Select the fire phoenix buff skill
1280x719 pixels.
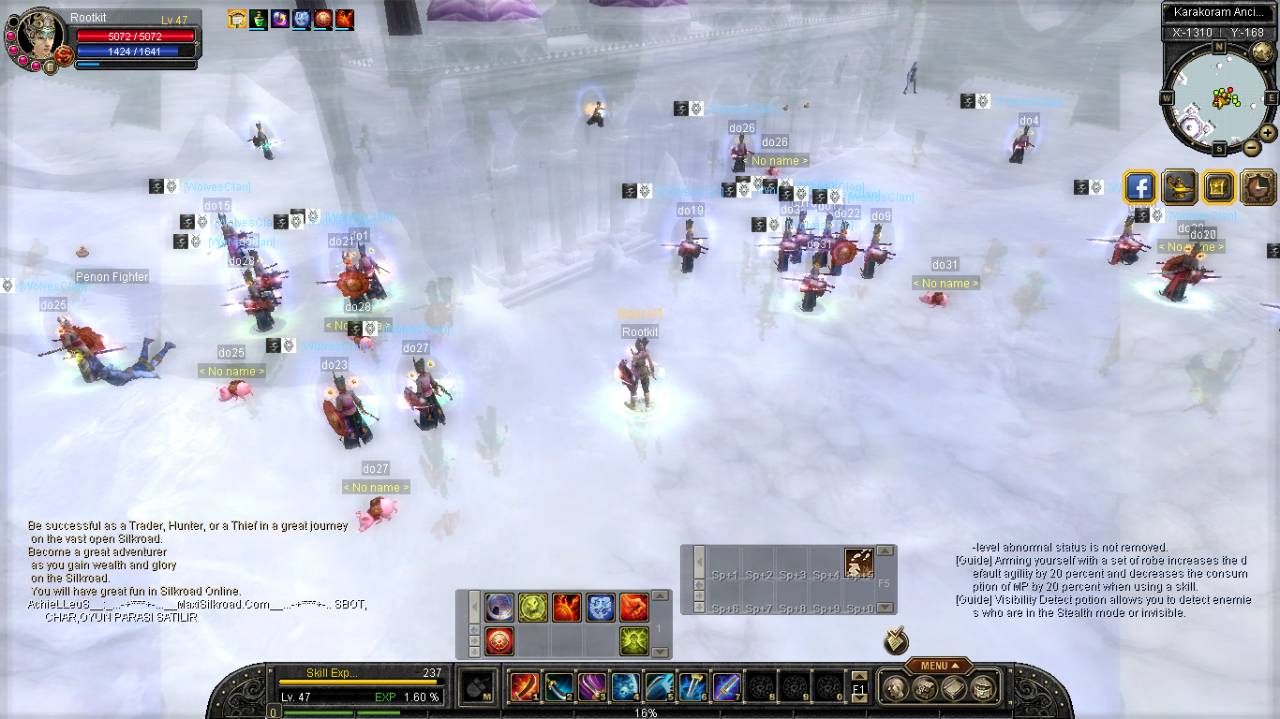[x=567, y=607]
